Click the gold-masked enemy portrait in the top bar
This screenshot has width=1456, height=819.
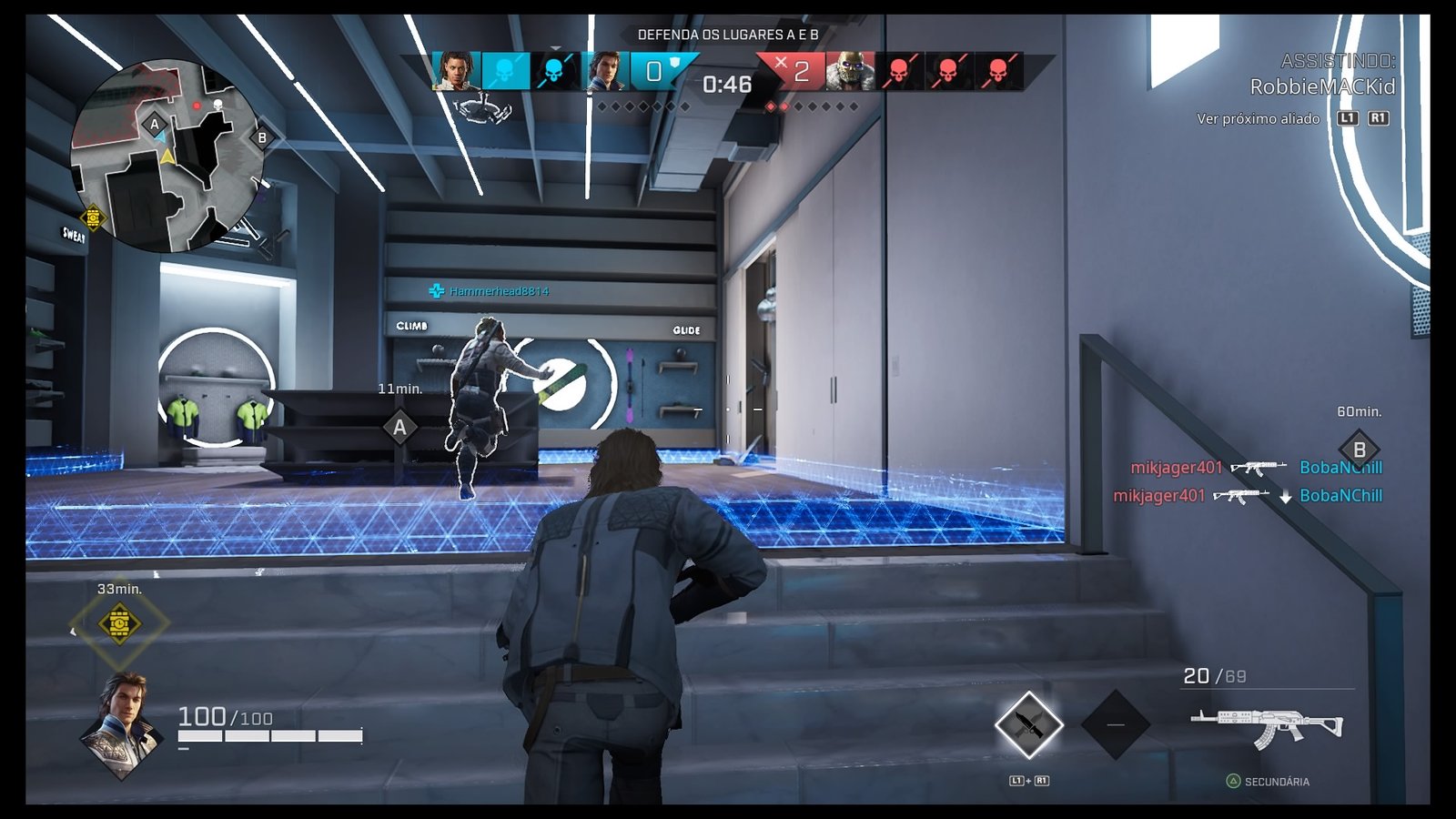[850, 71]
